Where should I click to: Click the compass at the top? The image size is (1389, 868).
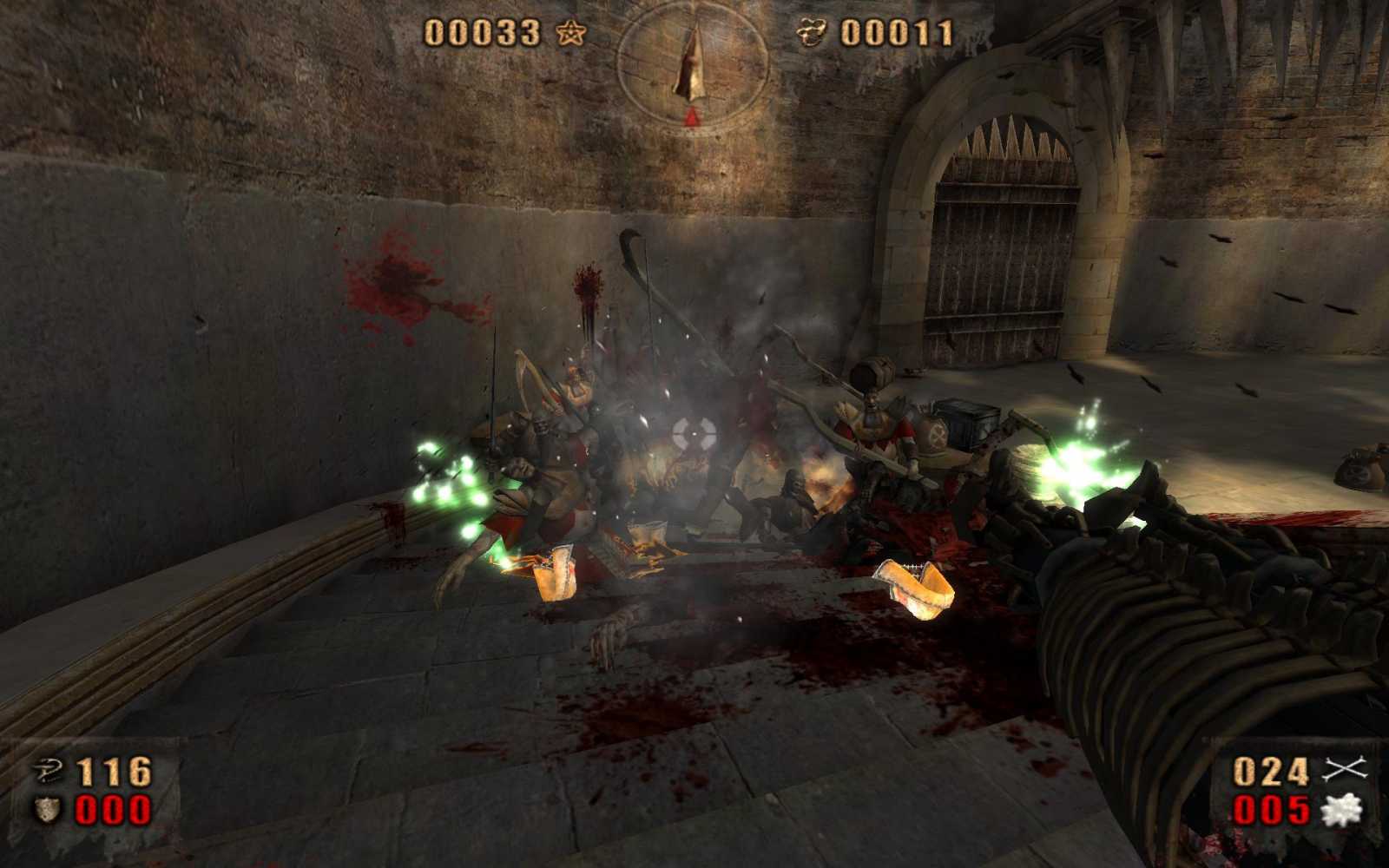coord(692,65)
